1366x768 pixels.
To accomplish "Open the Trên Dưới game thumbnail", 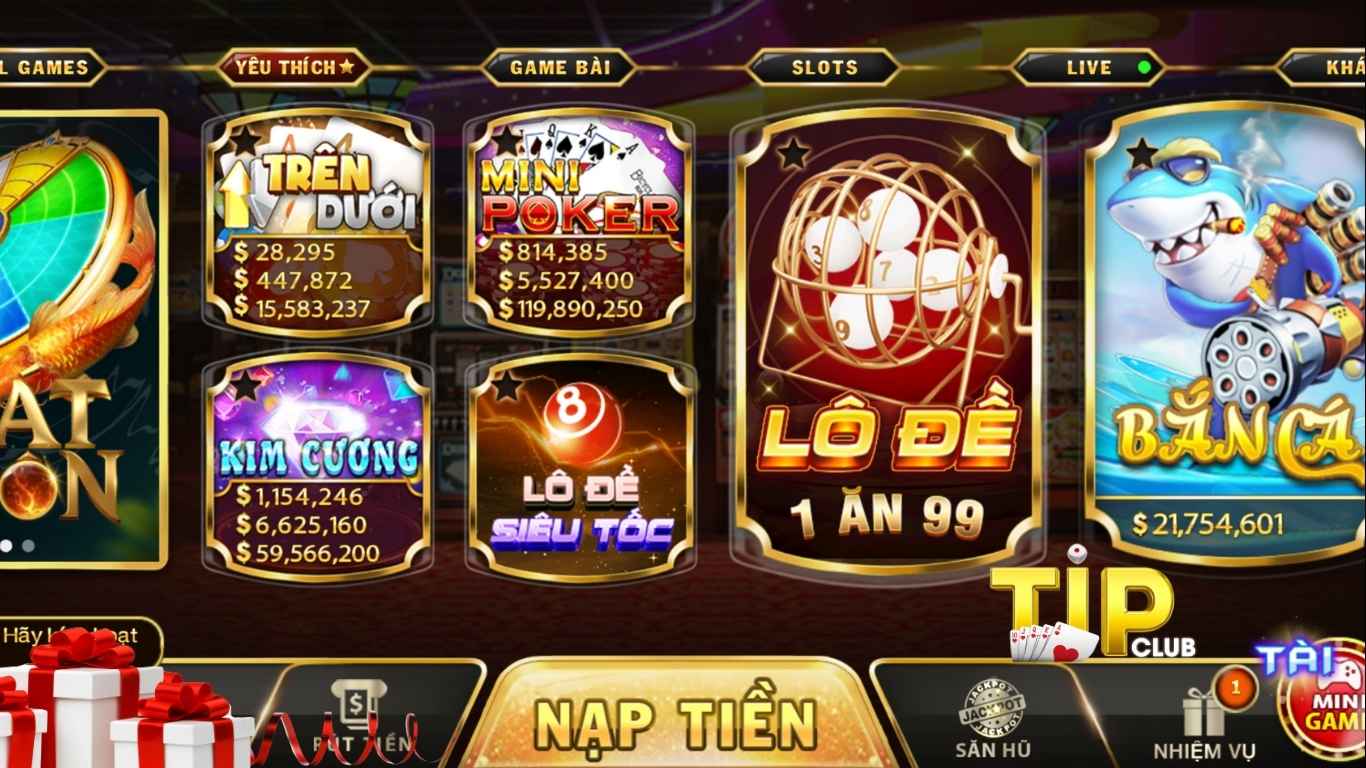I will [x=315, y=225].
